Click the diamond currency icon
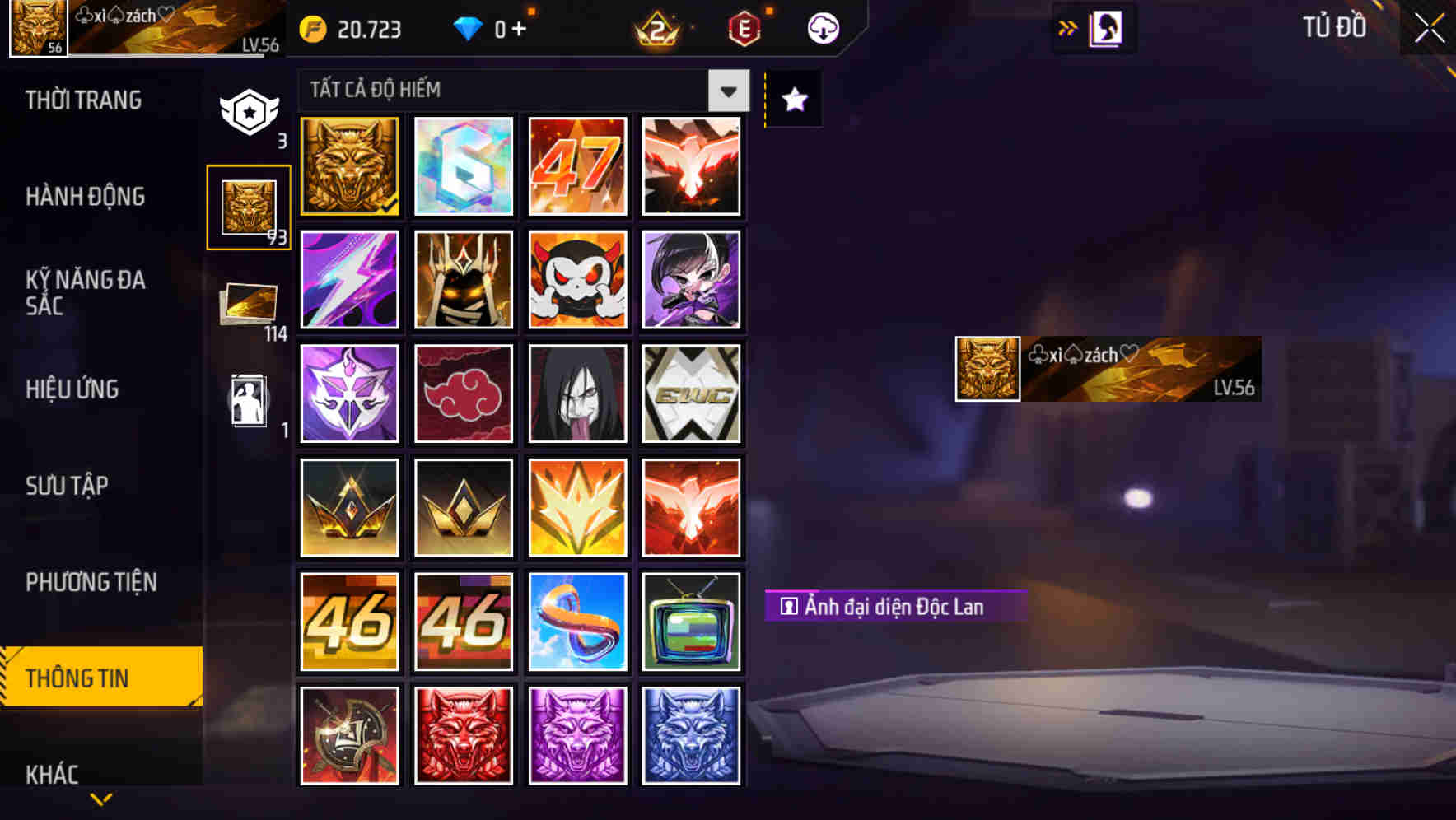 click(x=469, y=30)
